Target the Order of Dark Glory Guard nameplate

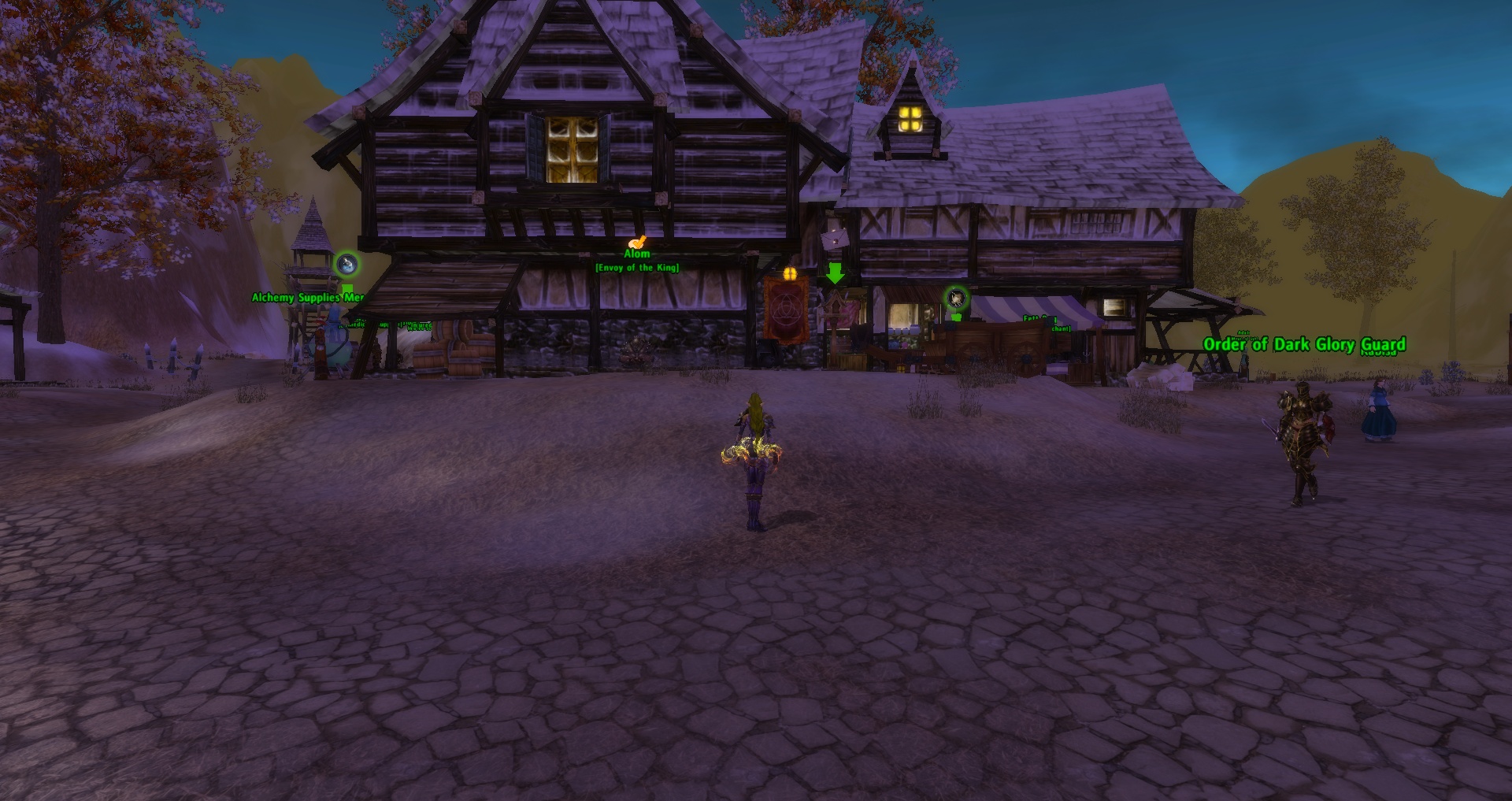(x=1304, y=344)
